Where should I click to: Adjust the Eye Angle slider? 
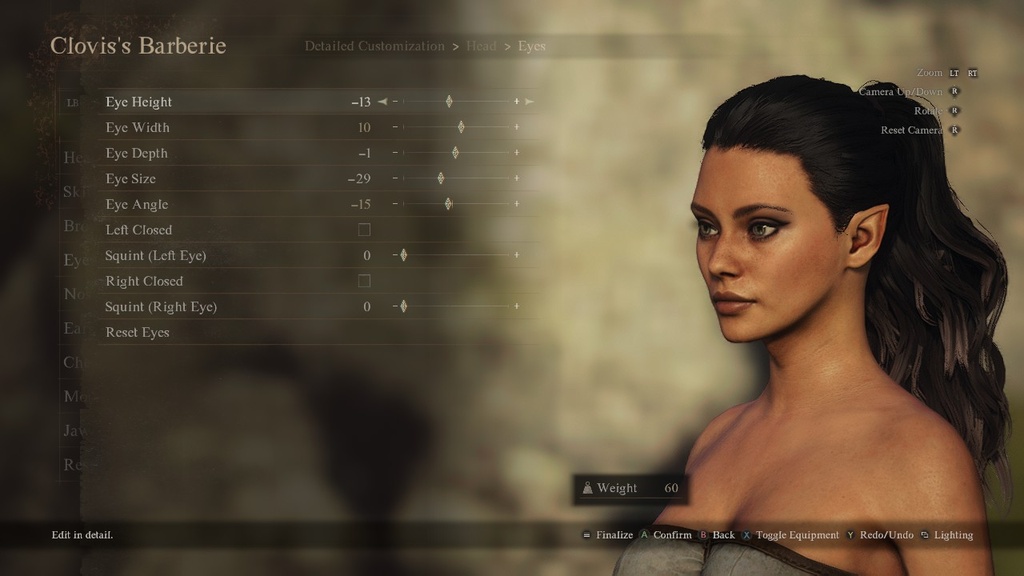[448, 204]
